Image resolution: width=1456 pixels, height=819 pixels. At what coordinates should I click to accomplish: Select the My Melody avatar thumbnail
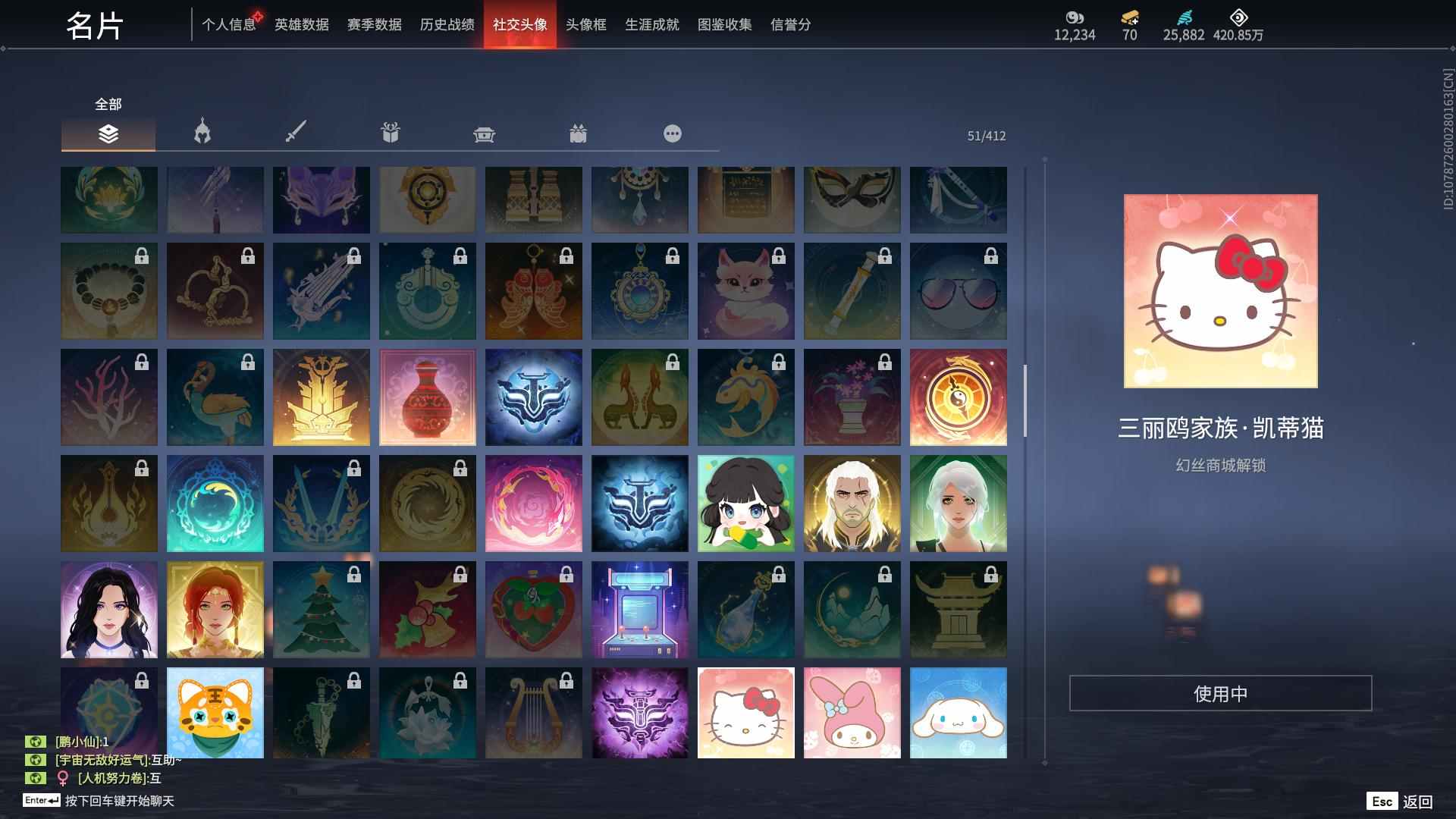[x=852, y=713]
